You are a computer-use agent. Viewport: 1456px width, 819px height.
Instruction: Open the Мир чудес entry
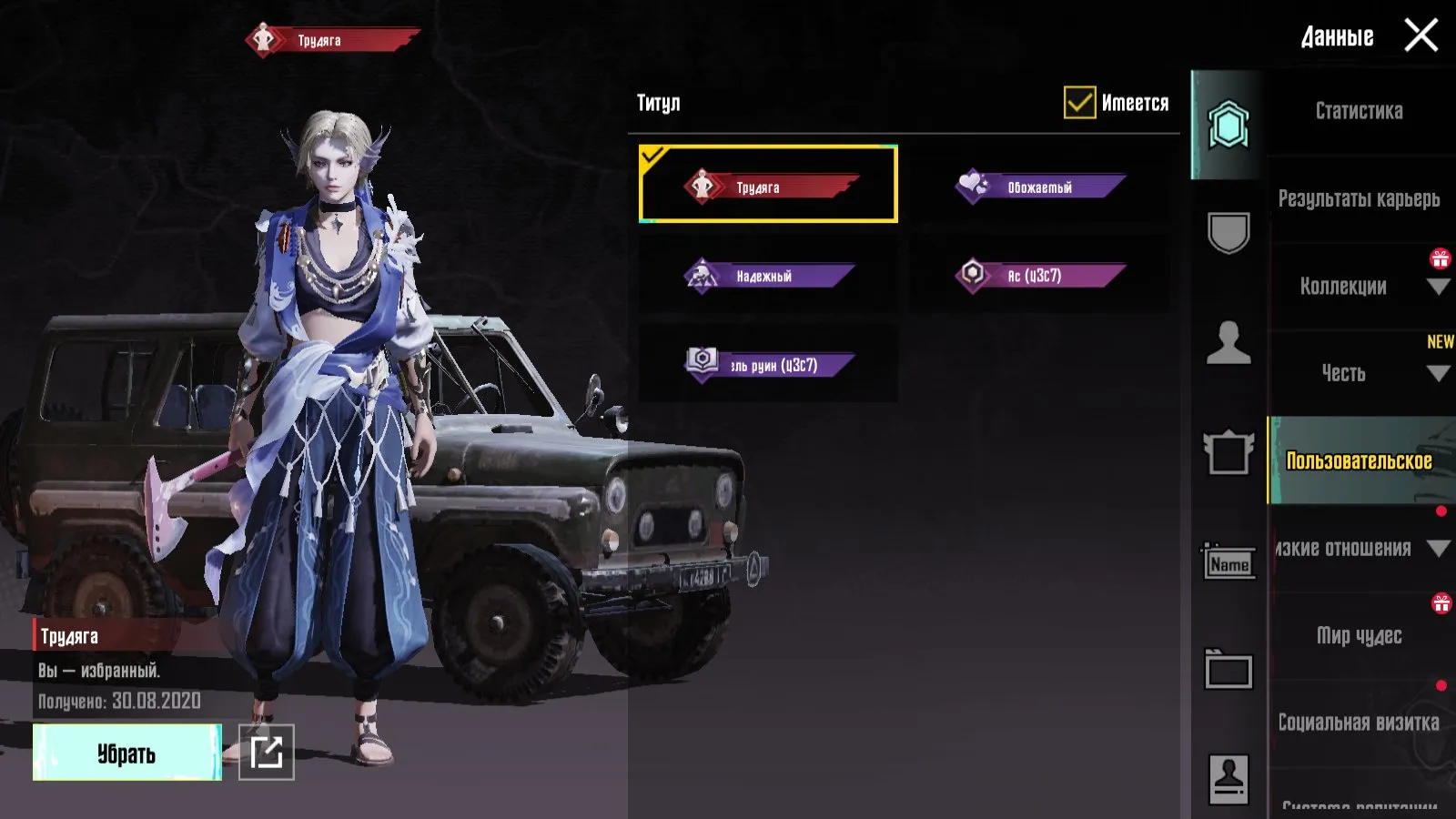pos(1359,635)
